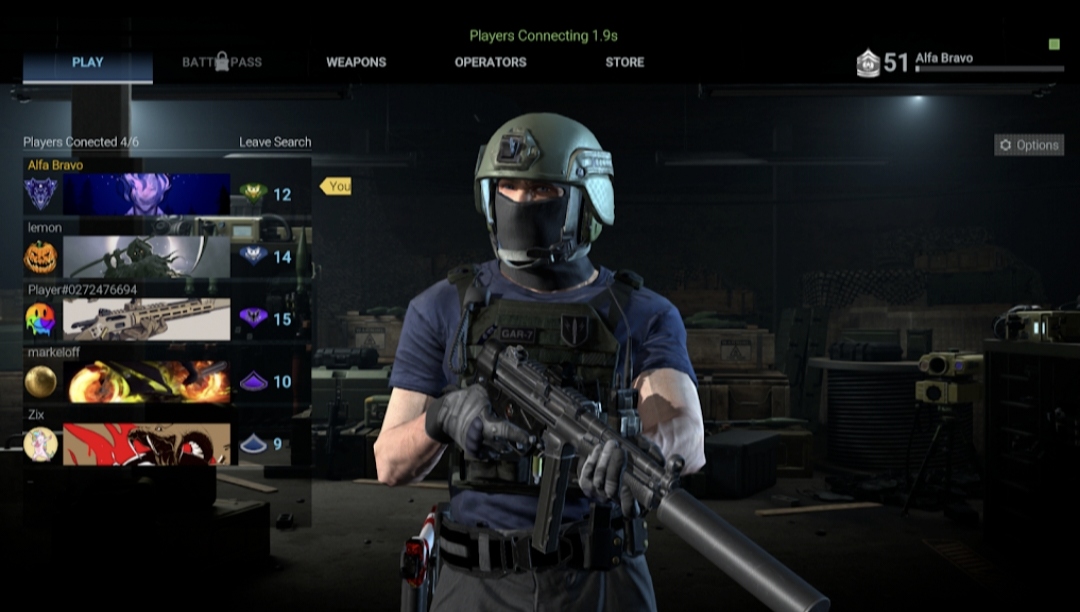
Task: Click markeloff's gold coin avatar
Action: [41, 381]
